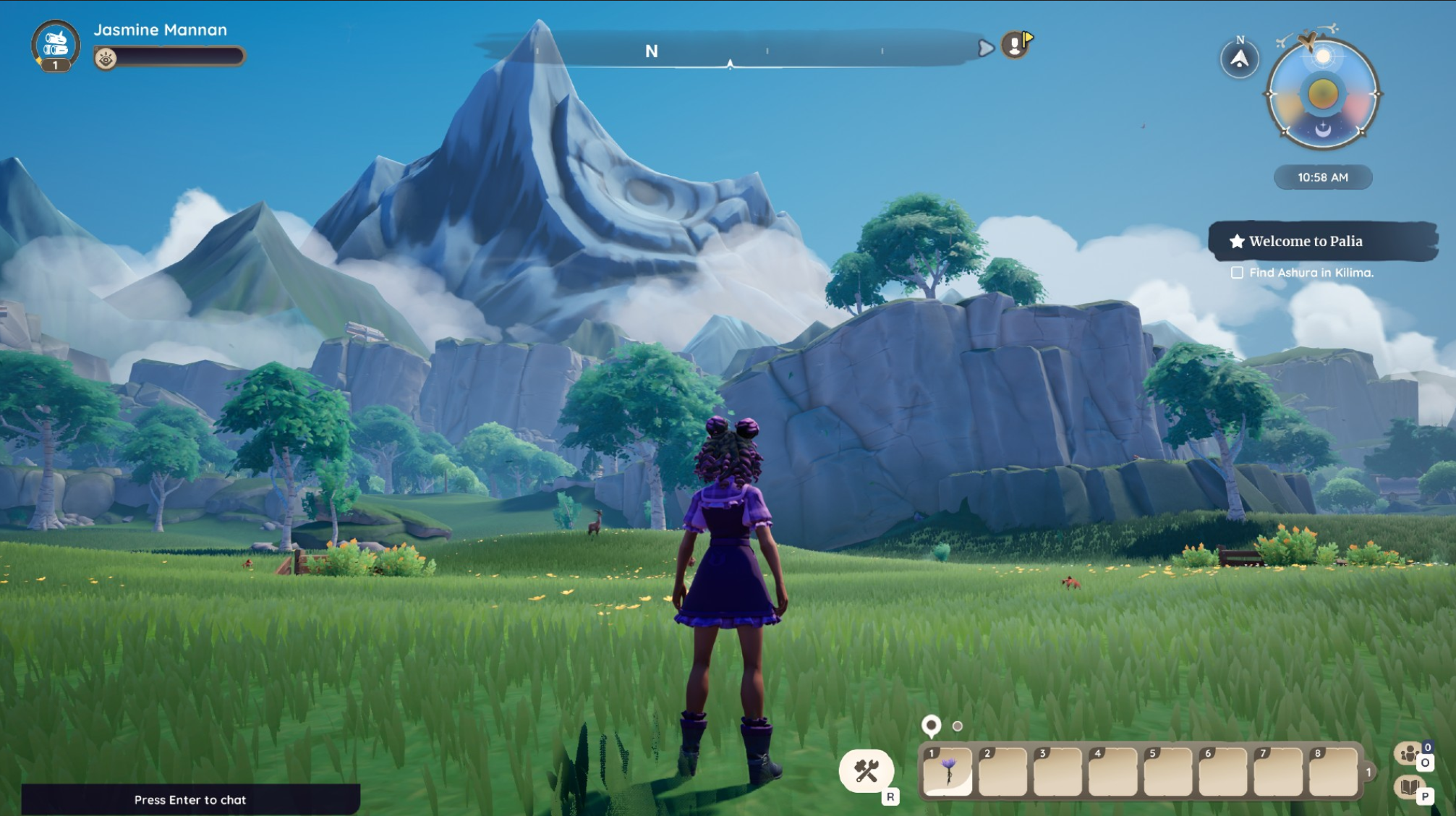This screenshot has height=816, width=1456.
Task: Check the Find Ashura in Kilima objective
Action: 1238,273
